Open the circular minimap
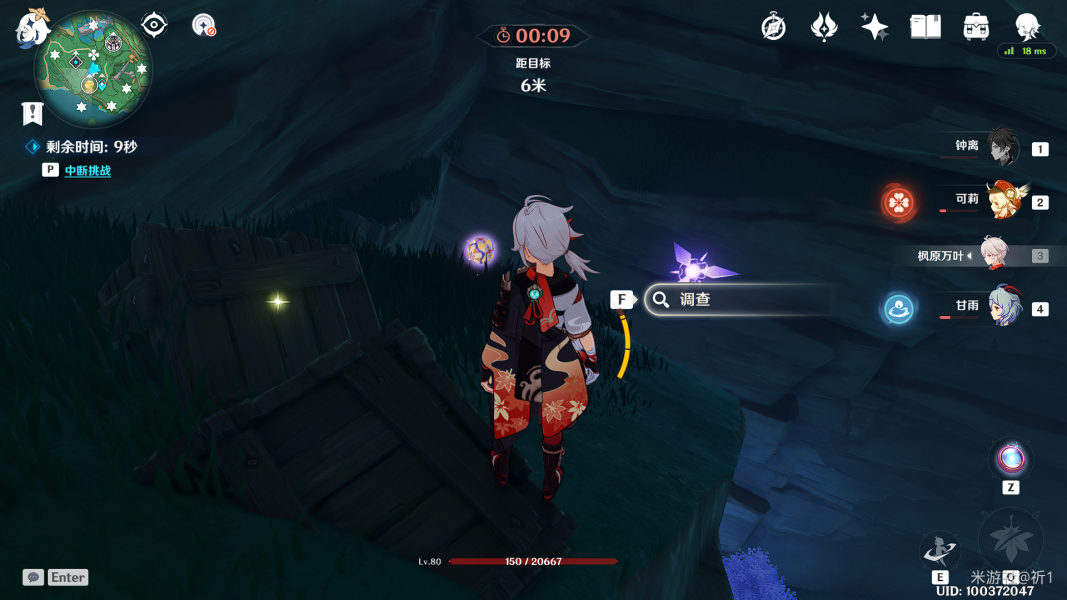 [92, 69]
